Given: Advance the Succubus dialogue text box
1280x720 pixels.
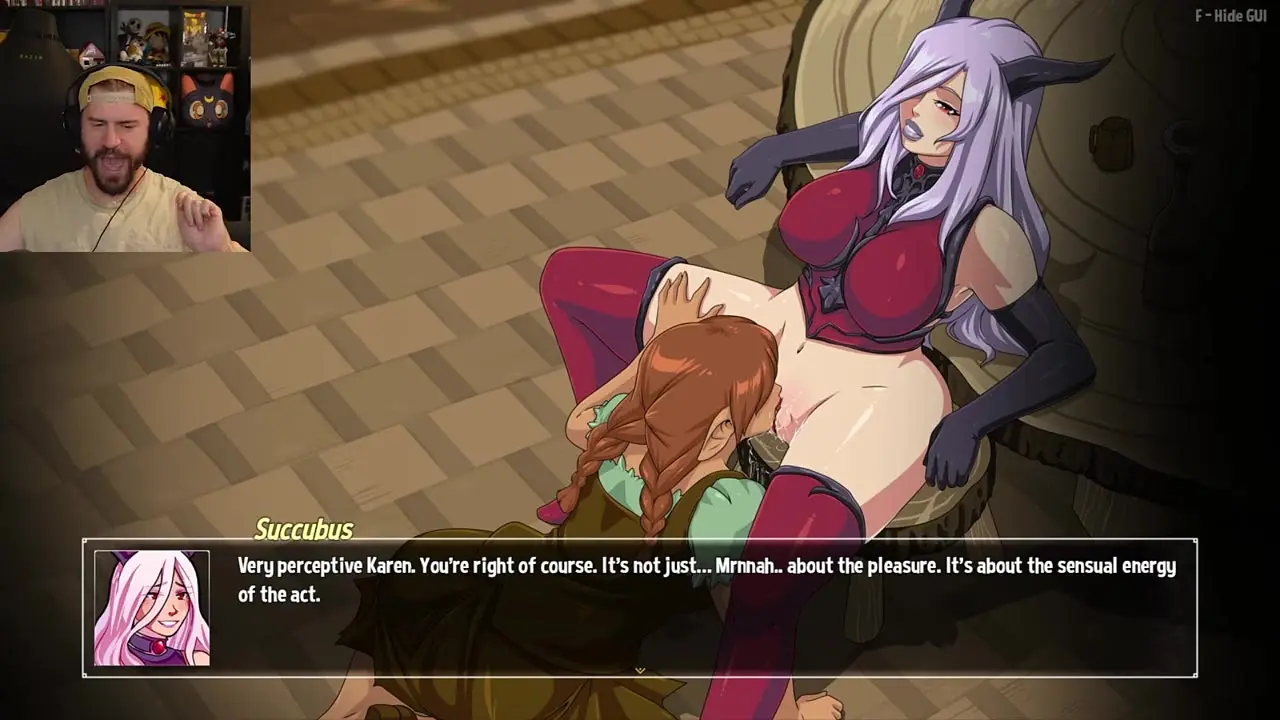Looking at the screenshot, I should point(700,610).
